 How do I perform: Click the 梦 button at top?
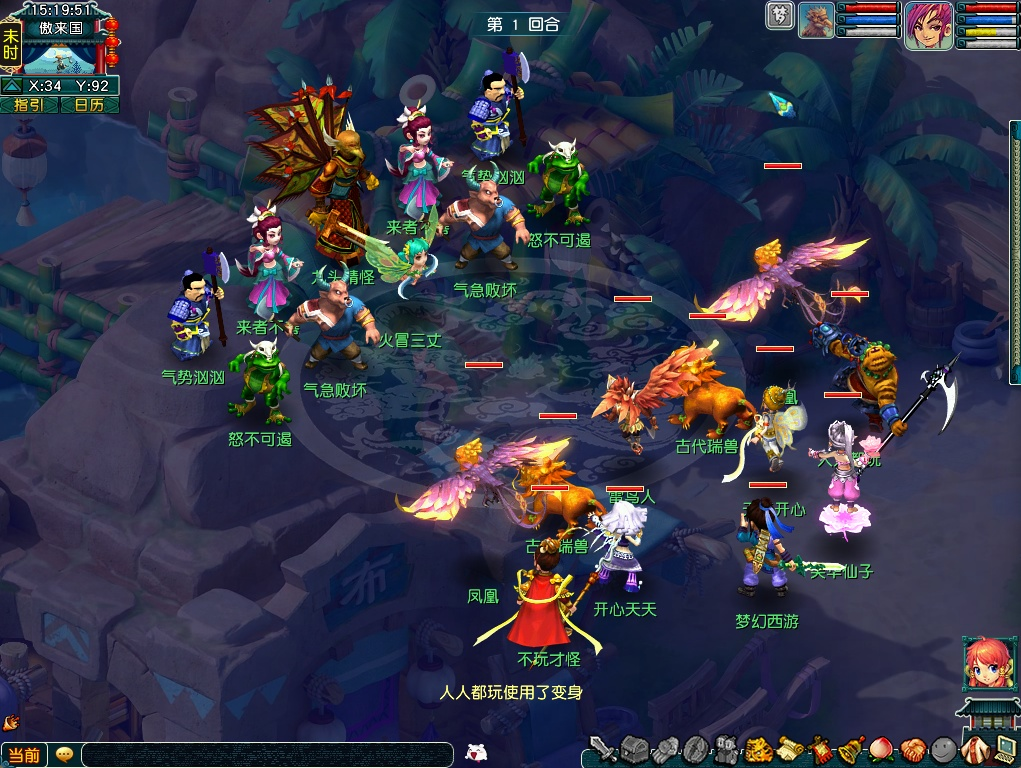click(x=779, y=15)
